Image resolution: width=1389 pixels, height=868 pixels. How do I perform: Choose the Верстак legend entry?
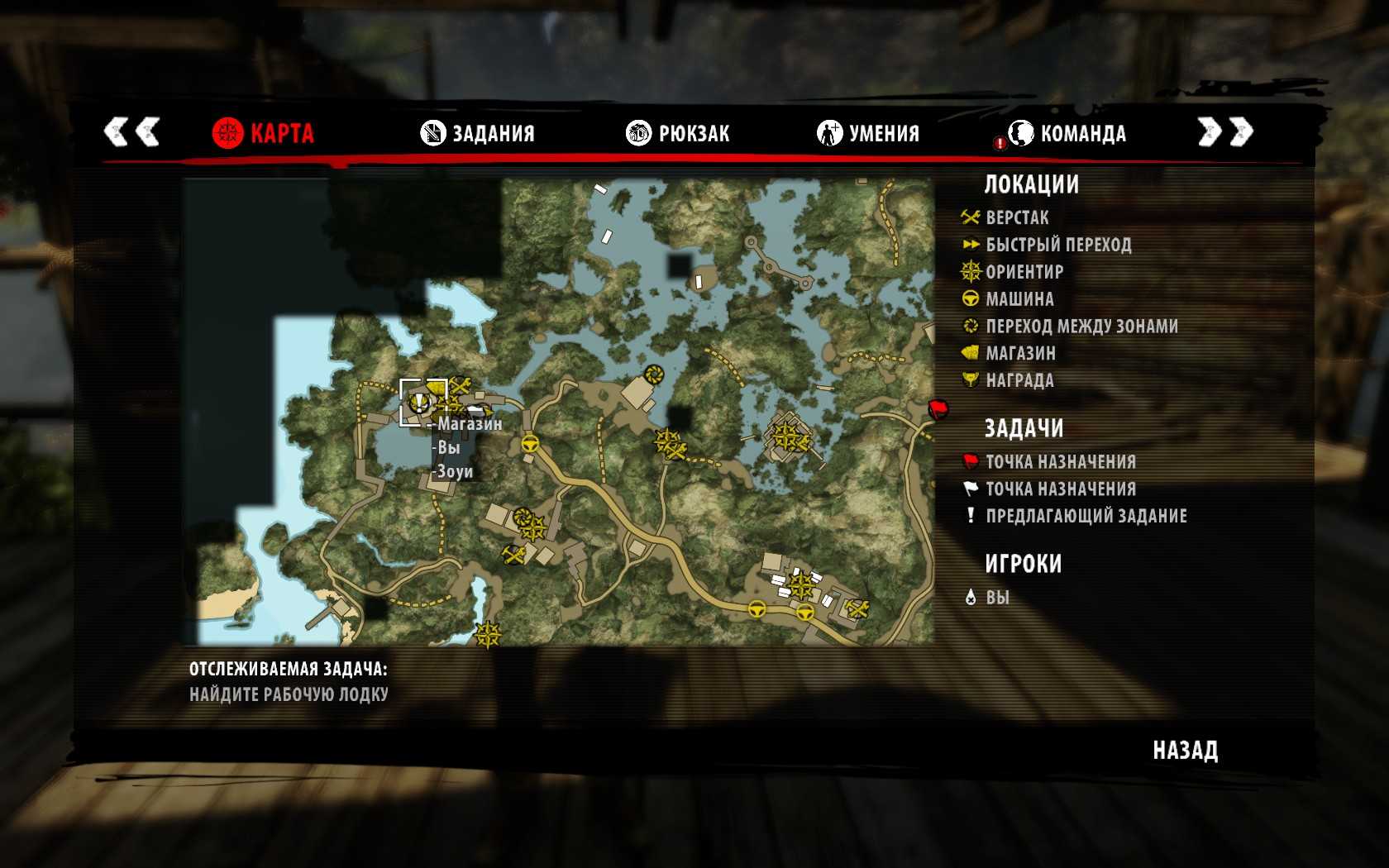pyautogui.click(x=1016, y=218)
